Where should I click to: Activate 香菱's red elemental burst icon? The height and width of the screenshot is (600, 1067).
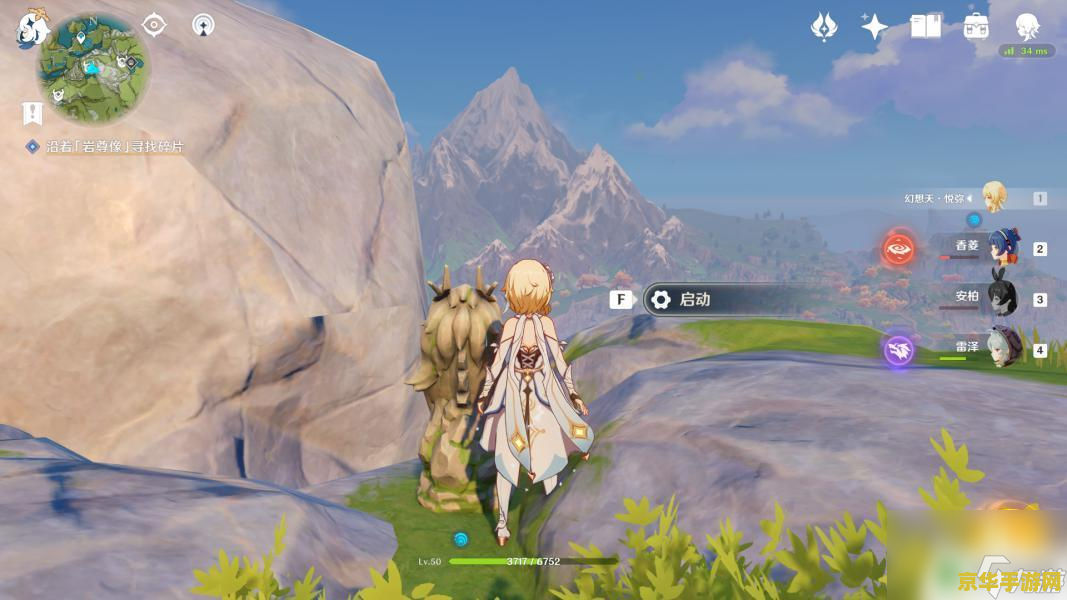tap(899, 248)
